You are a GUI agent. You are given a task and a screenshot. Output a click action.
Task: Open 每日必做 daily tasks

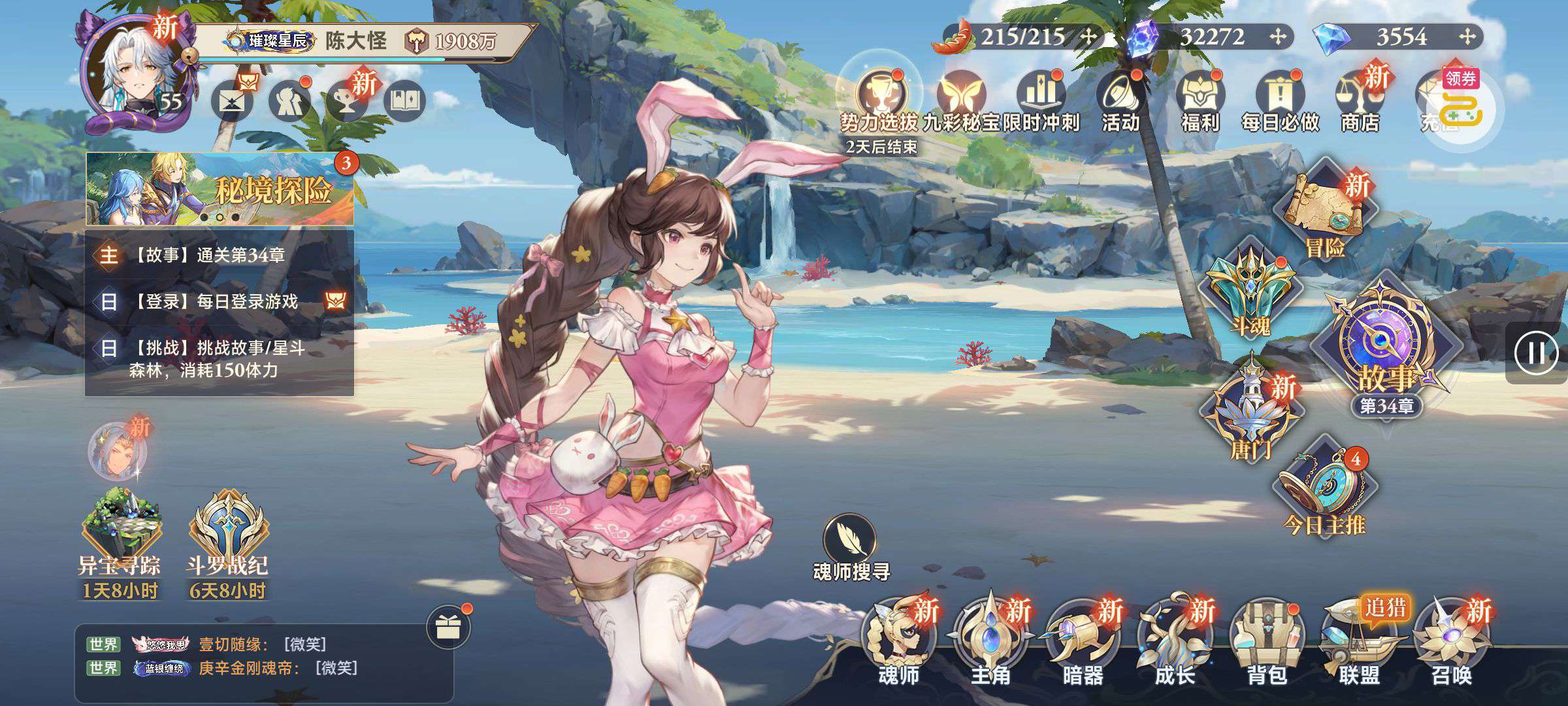point(1280,101)
